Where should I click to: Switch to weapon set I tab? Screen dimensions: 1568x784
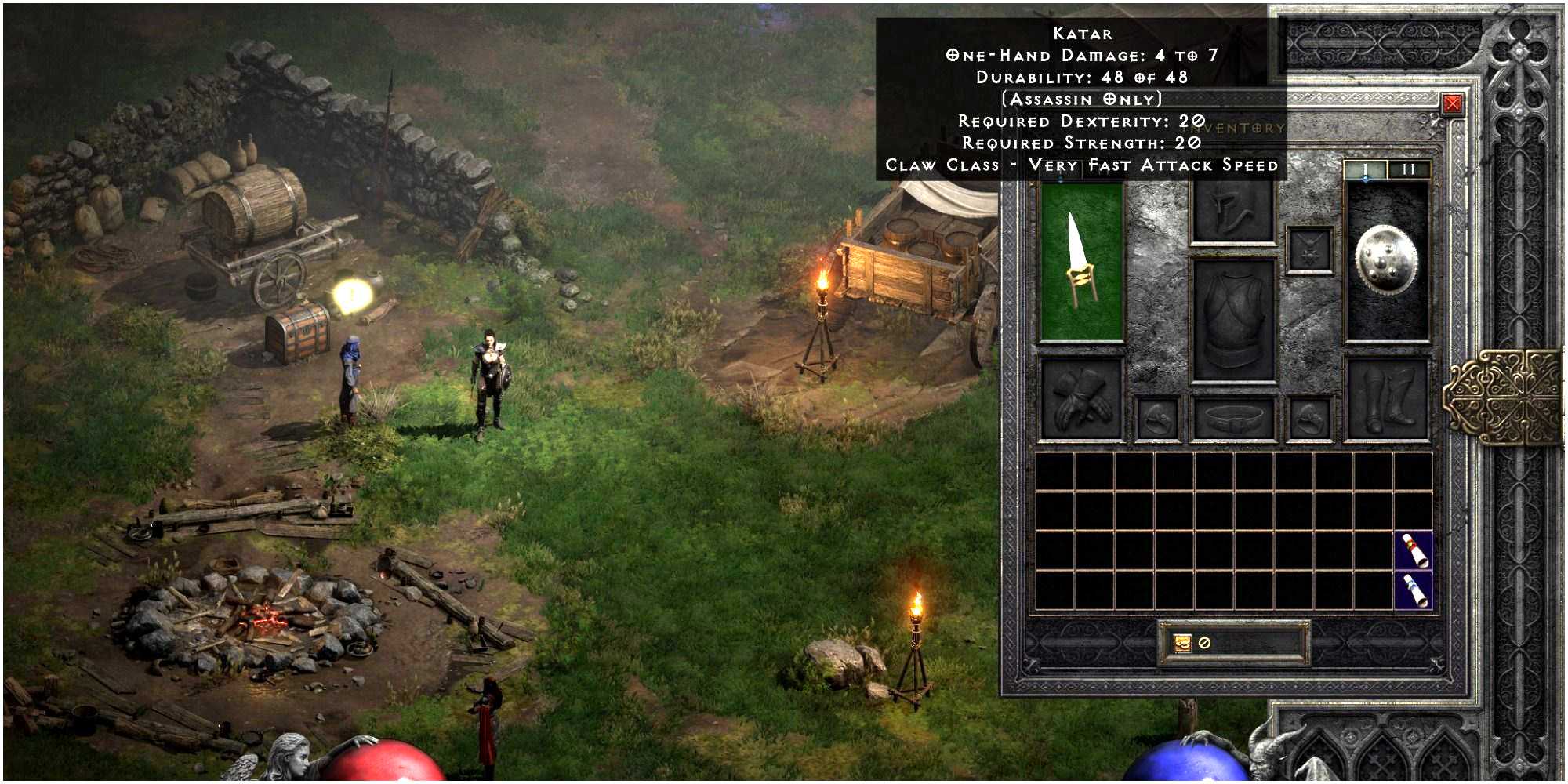pos(1365,169)
